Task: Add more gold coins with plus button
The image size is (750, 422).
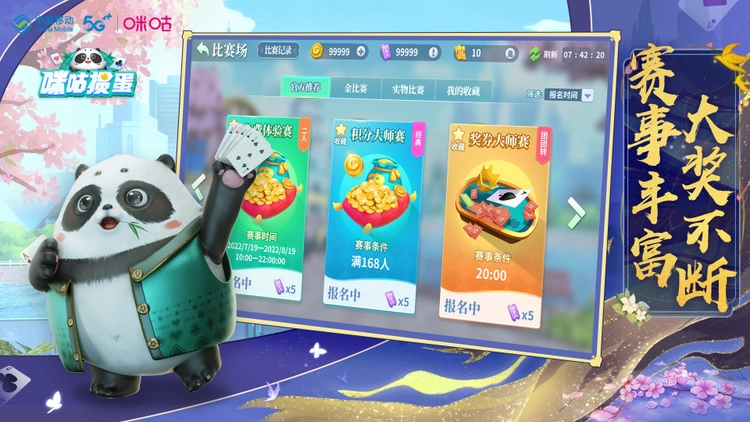Action: coord(361,52)
